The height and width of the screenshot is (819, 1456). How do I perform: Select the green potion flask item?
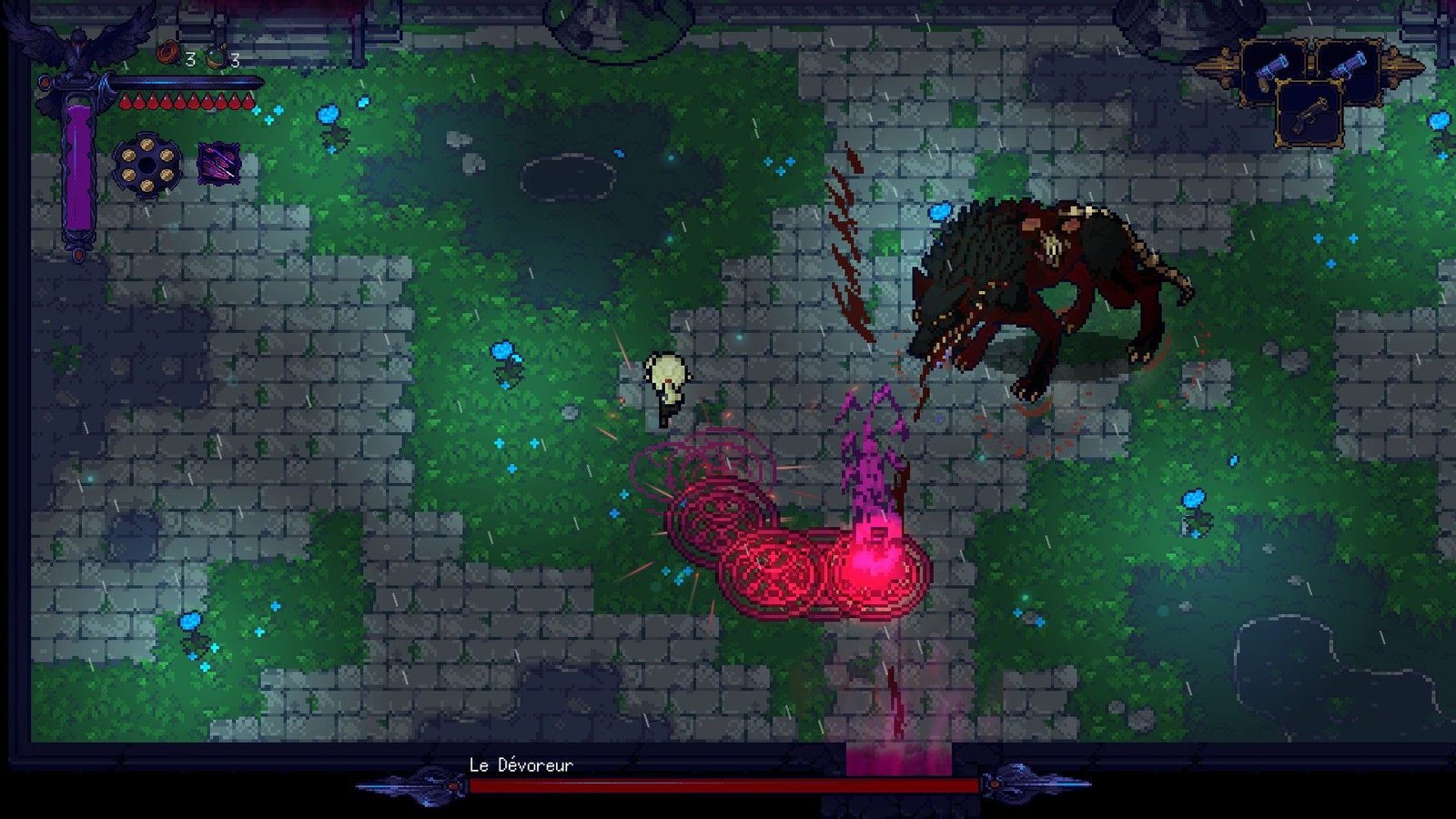point(216,57)
